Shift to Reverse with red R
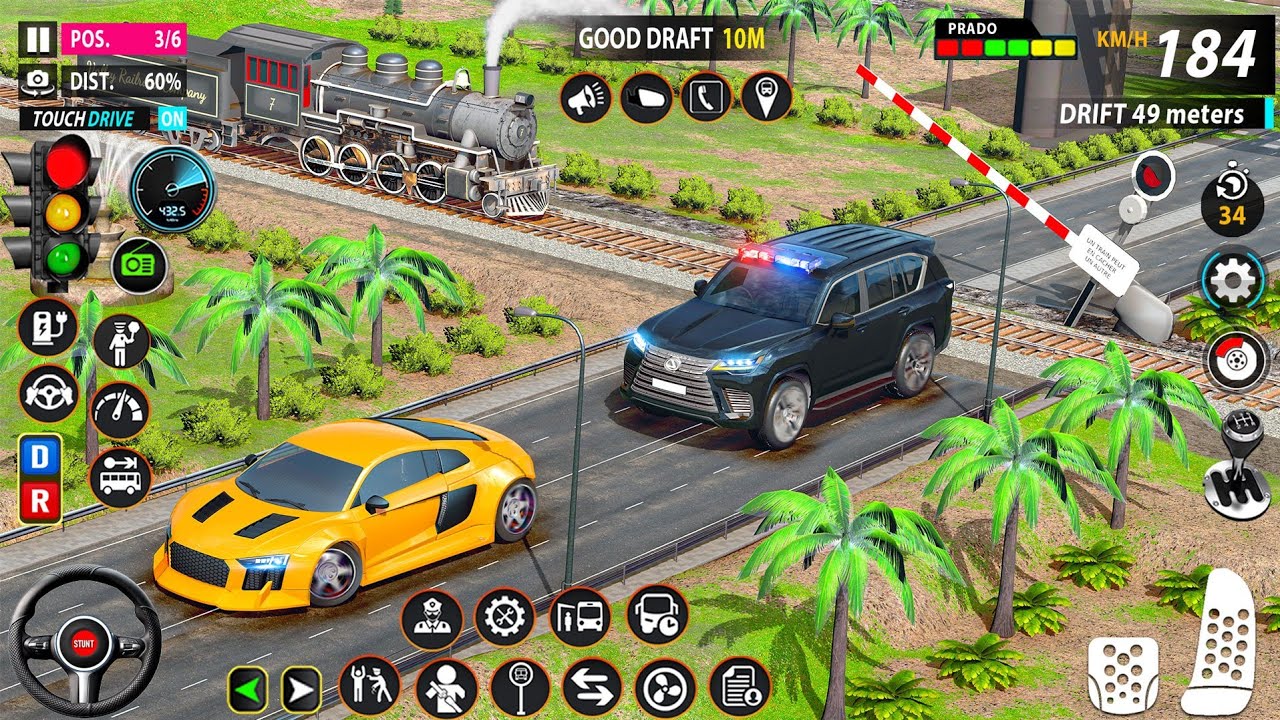 [40, 501]
